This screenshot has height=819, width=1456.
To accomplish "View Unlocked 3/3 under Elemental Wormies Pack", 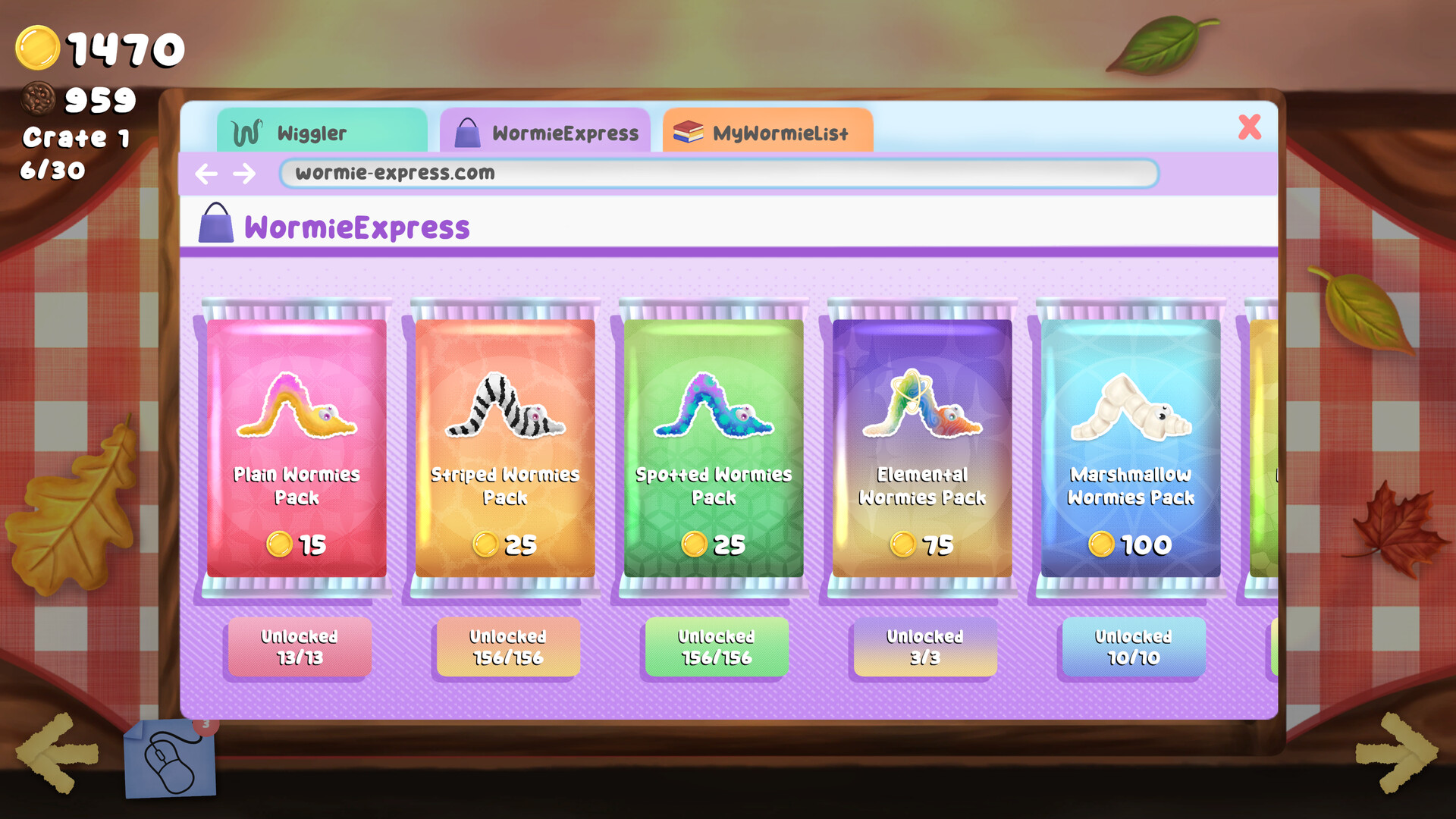I will [924, 648].
